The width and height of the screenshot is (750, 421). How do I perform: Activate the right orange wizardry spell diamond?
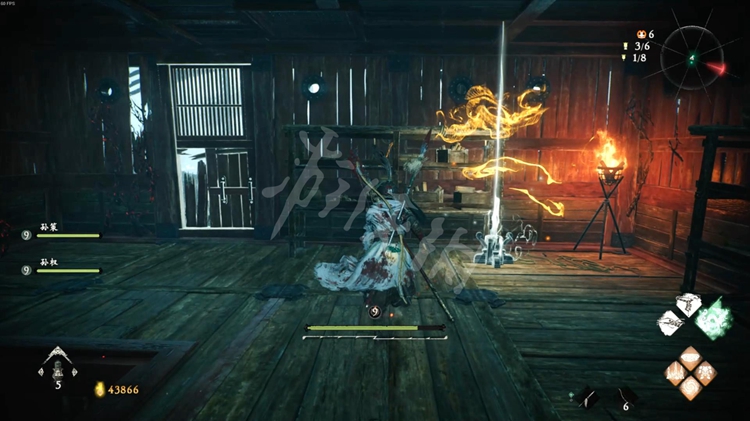pos(705,372)
